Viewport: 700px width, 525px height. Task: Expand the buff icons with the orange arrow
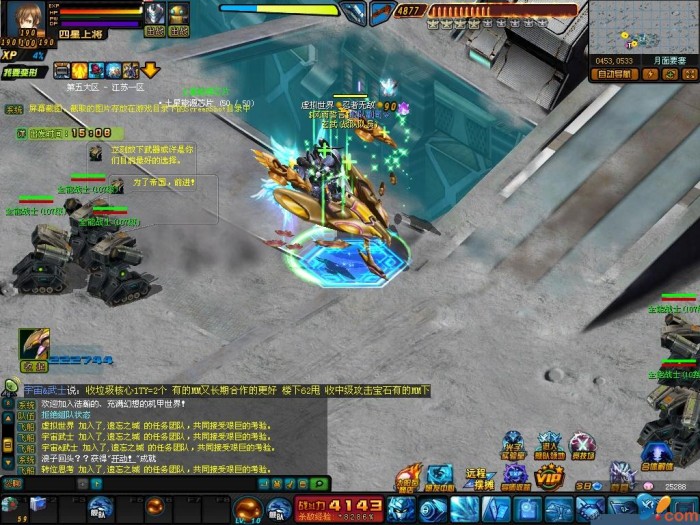click(150, 70)
